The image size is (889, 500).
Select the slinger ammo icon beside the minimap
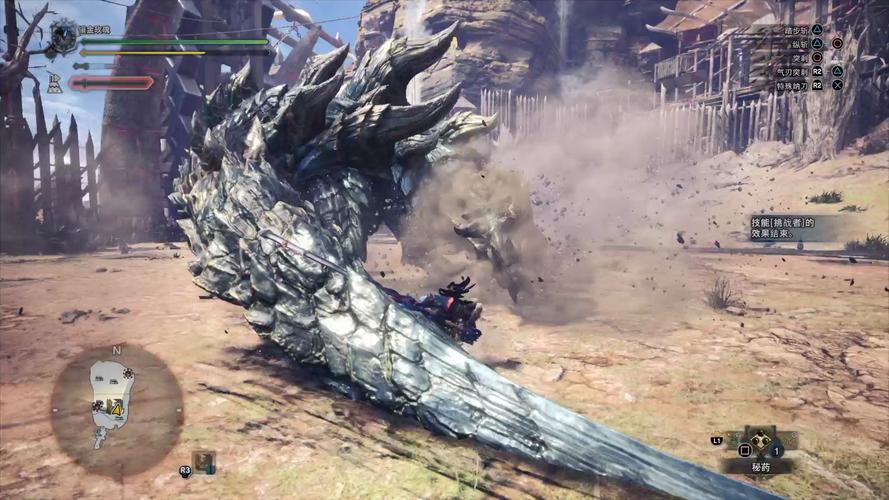click(x=204, y=461)
